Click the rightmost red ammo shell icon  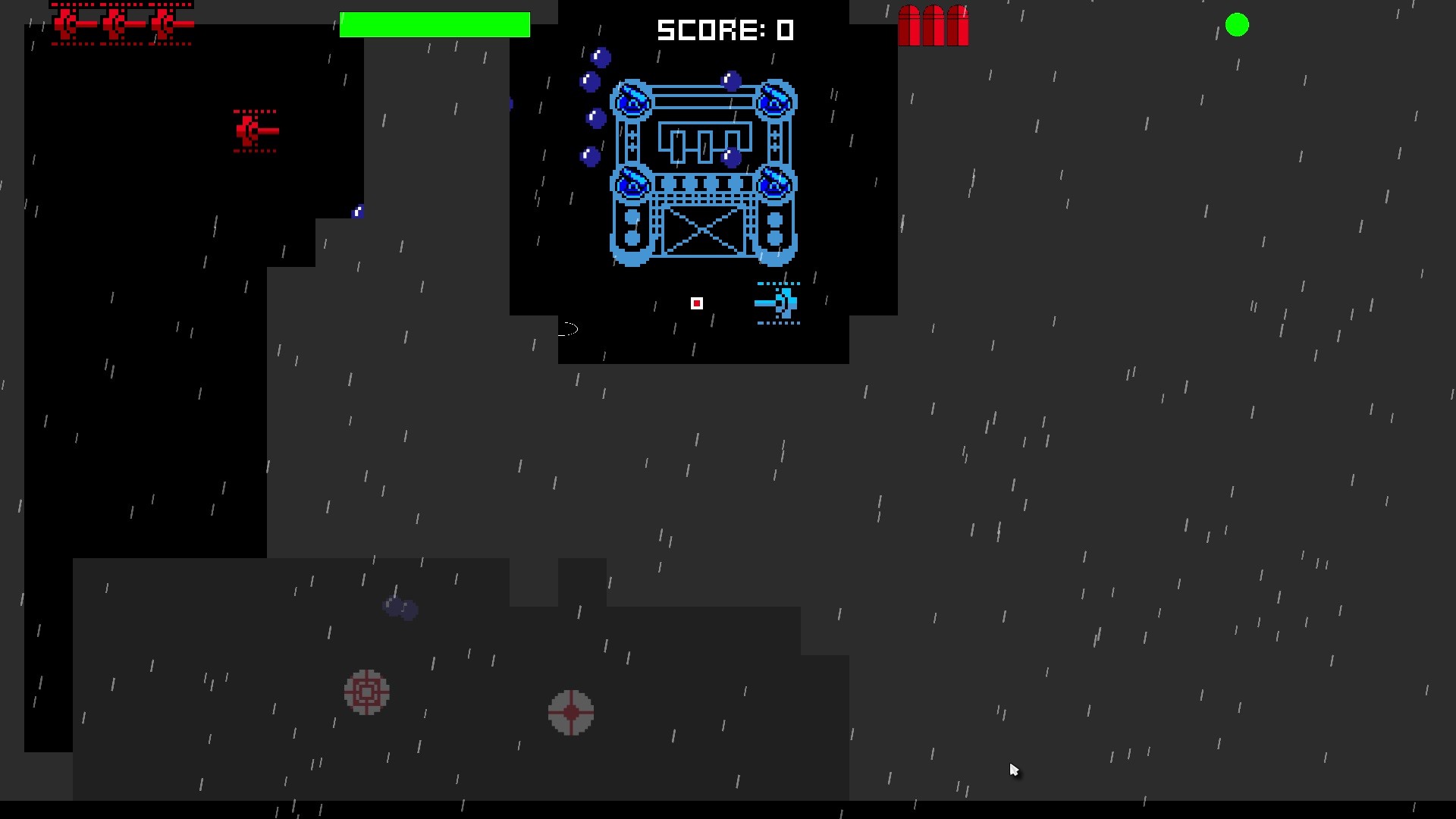[958, 25]
